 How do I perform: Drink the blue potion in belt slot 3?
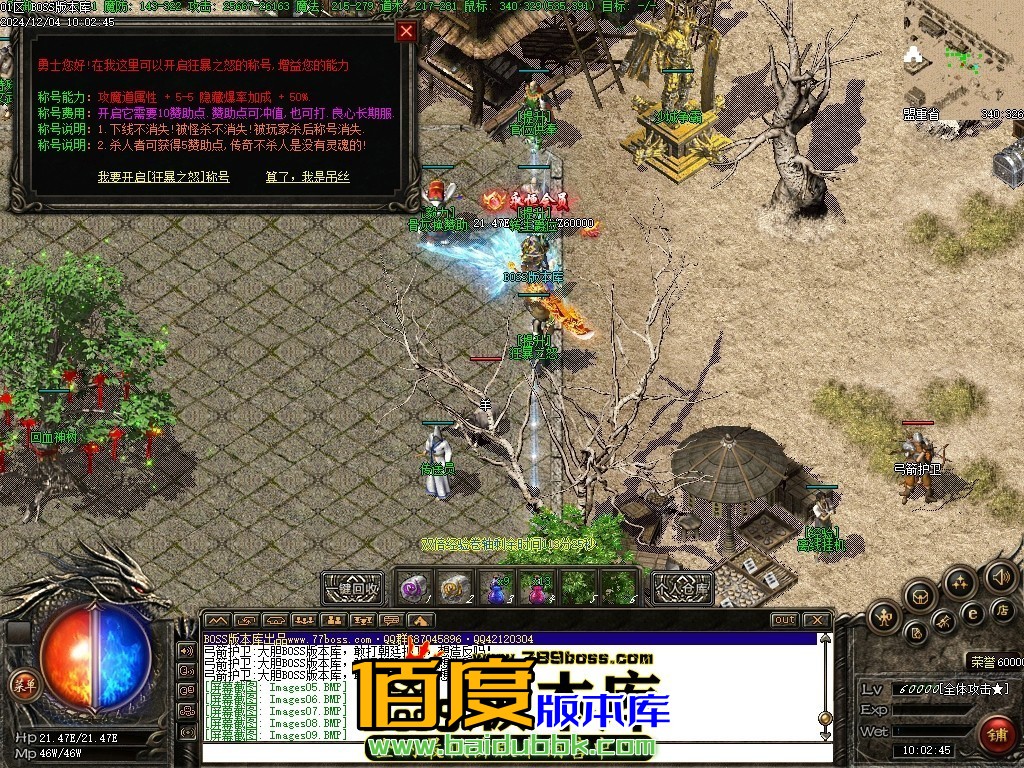(x=496, y=588)
